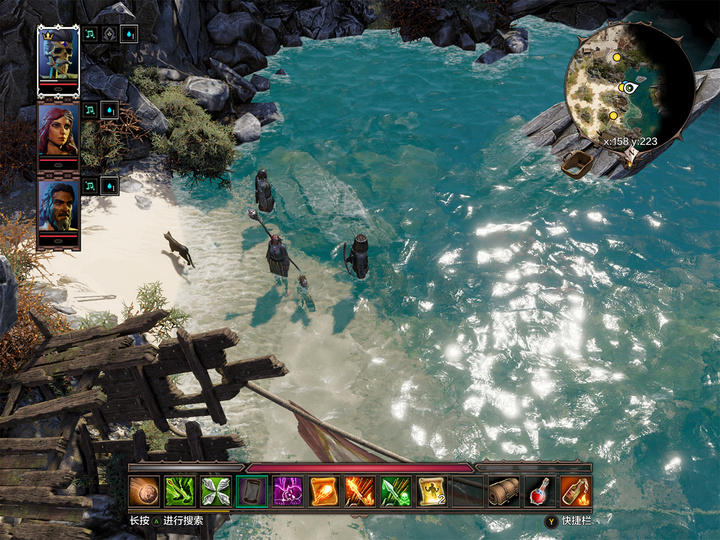Select the highlighted dark scroll hotbar slot
Screen dimensions: 720x540
pos(252,491)
